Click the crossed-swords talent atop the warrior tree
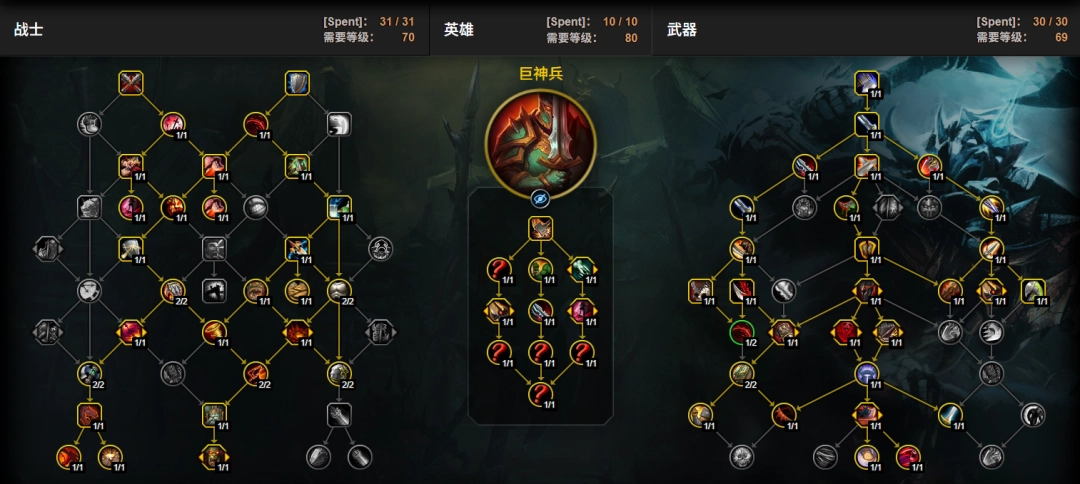Screen dimensions: 1080x484 point(131,82)
